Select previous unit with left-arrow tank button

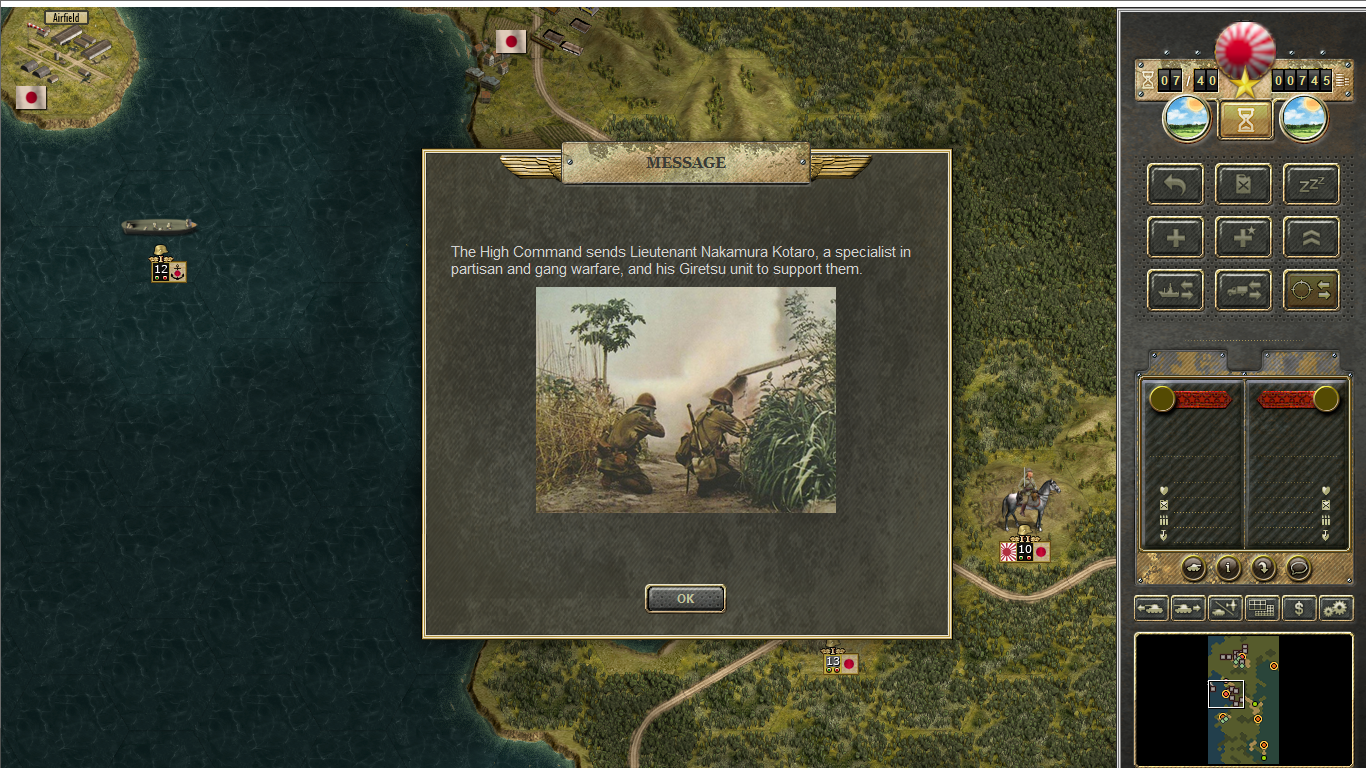coord(1151,607)
